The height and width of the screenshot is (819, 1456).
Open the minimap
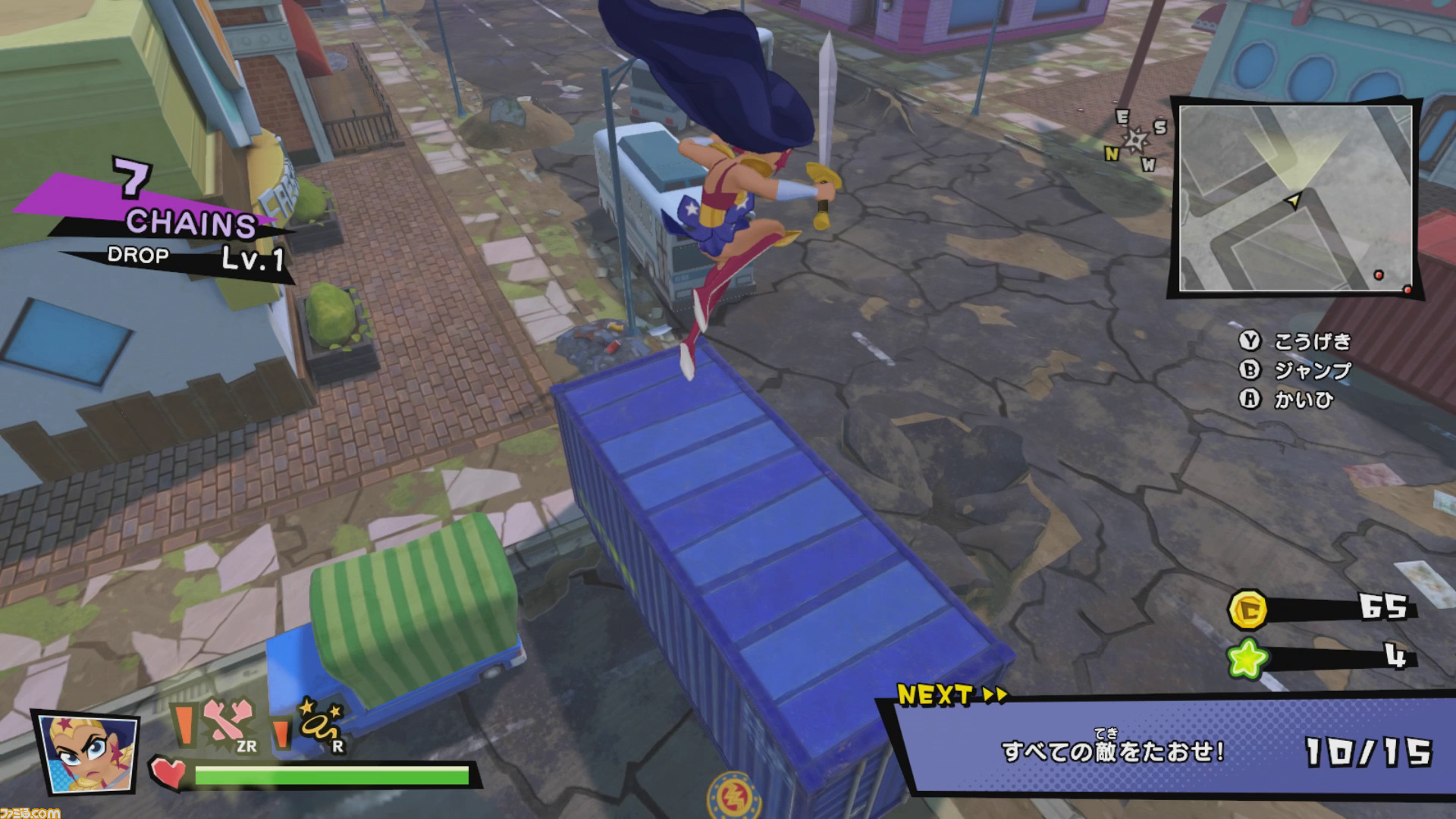coord(1295,198)
